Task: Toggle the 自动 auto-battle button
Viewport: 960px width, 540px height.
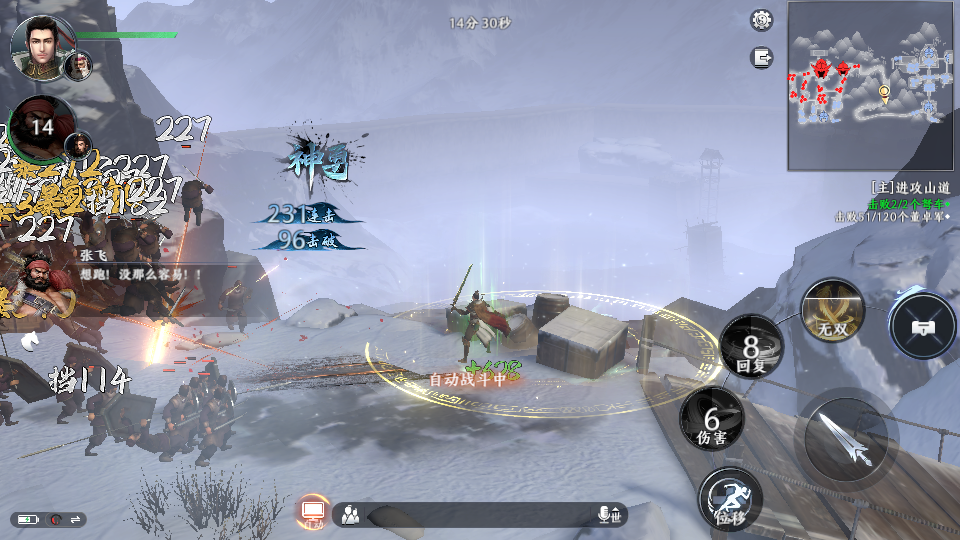Action: (x=313, y=513)
